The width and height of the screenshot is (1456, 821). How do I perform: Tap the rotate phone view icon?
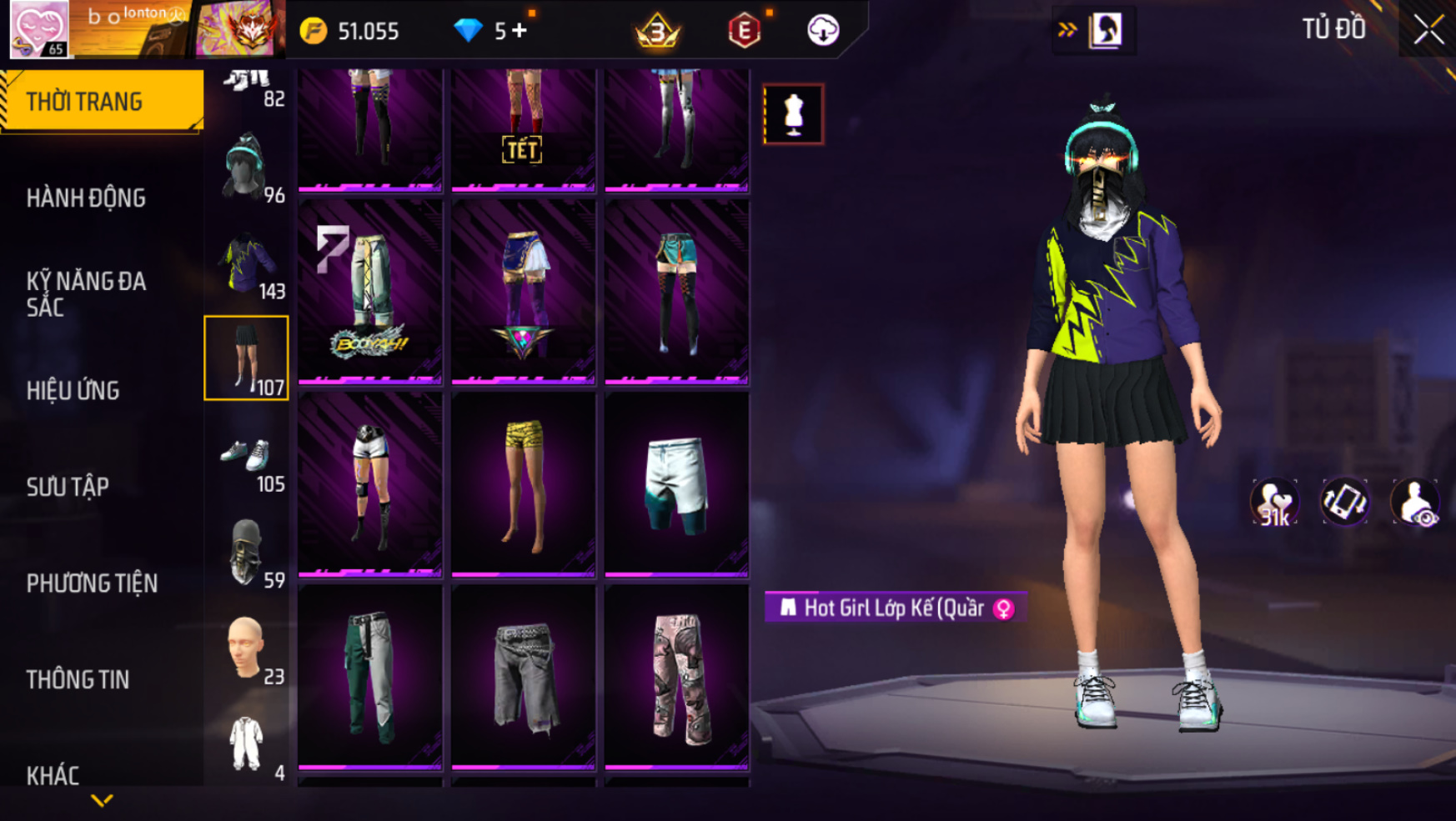(1344, 502)
